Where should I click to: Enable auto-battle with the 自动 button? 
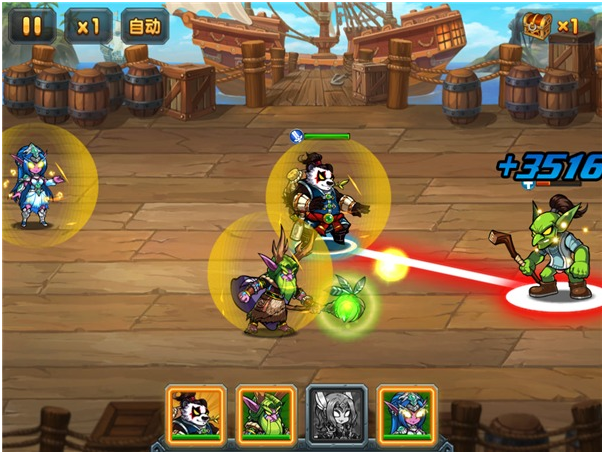pos(144,26)
